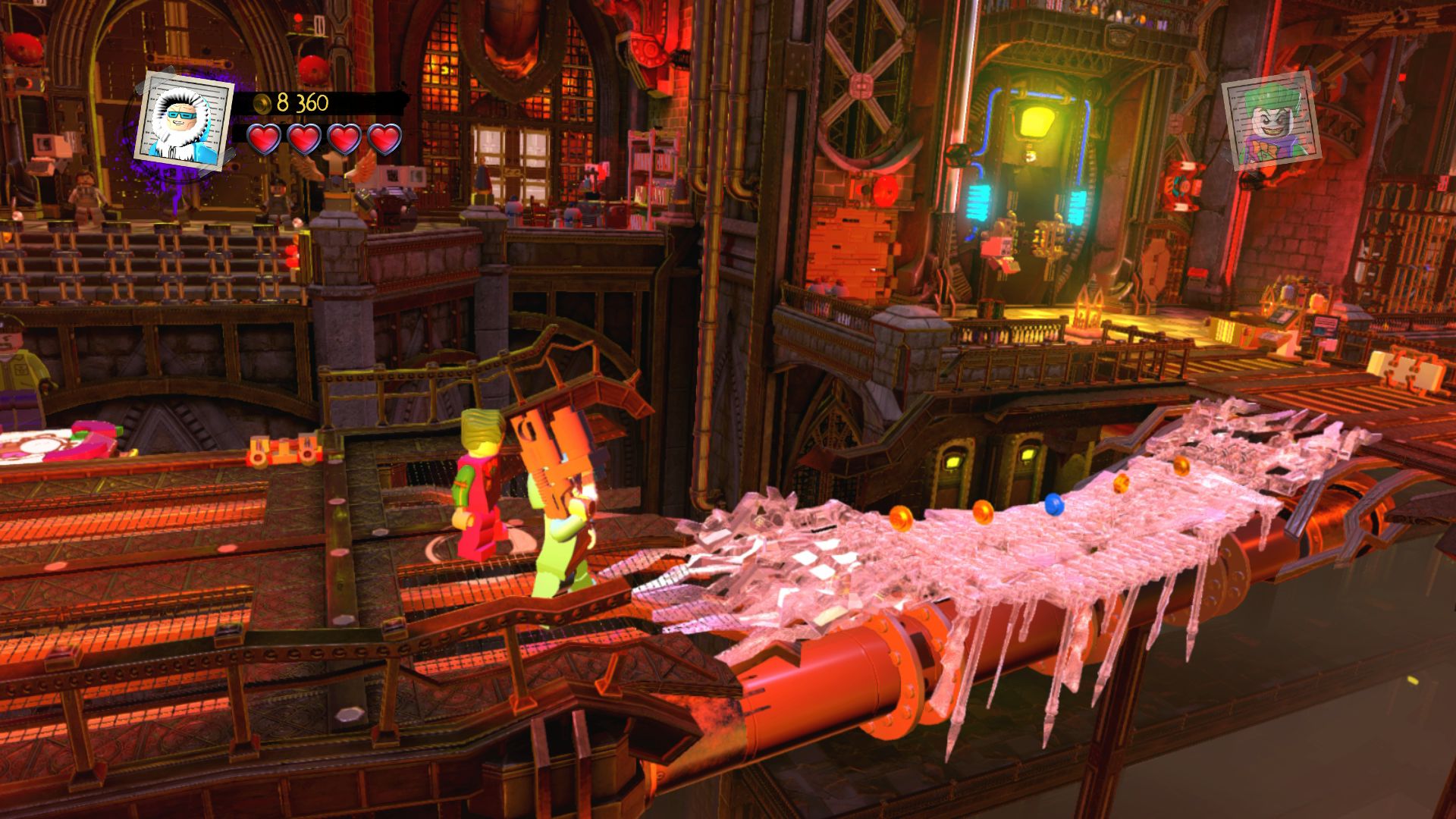This screenshot has width=1456, height=819.
Task: Click the Joker player two portrait
Action: 1270,125
